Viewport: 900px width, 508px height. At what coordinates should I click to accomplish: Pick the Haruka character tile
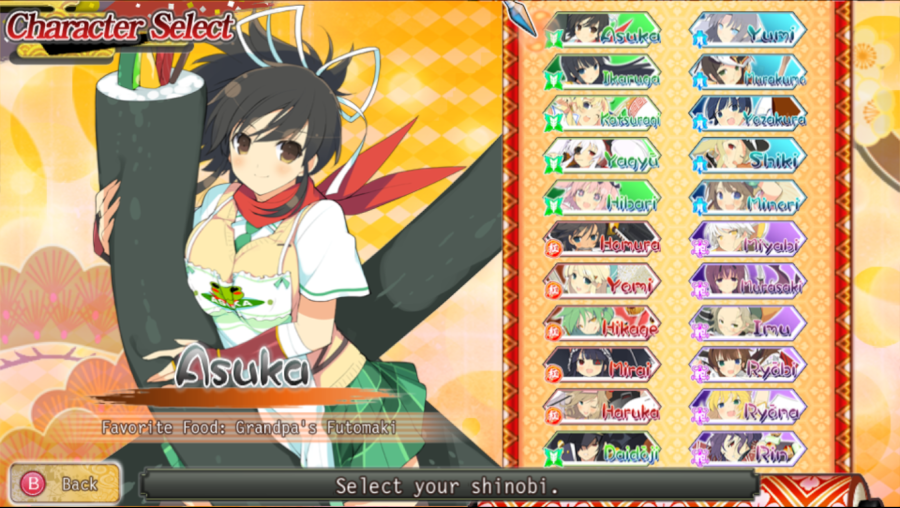(603, 409)
